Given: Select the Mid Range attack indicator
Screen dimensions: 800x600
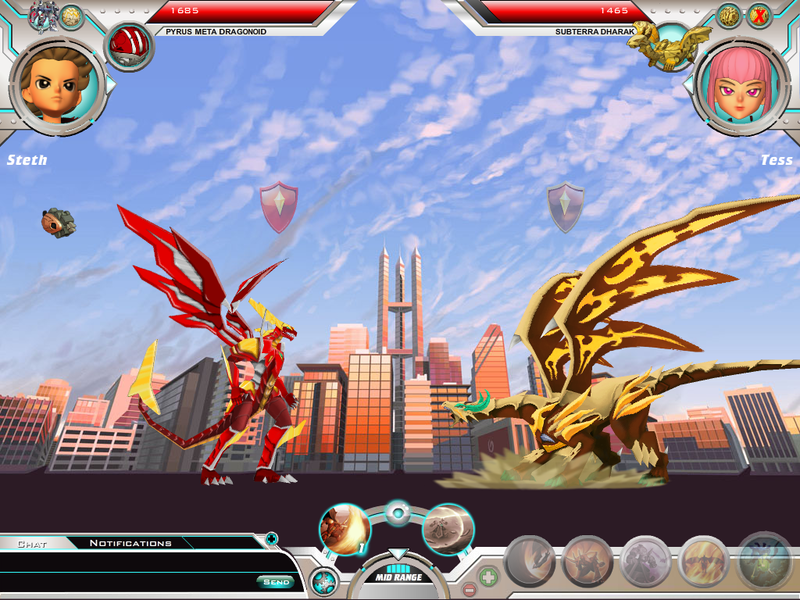Looking at the screenshot, I should pyautogui.click(x=397, y=577).
